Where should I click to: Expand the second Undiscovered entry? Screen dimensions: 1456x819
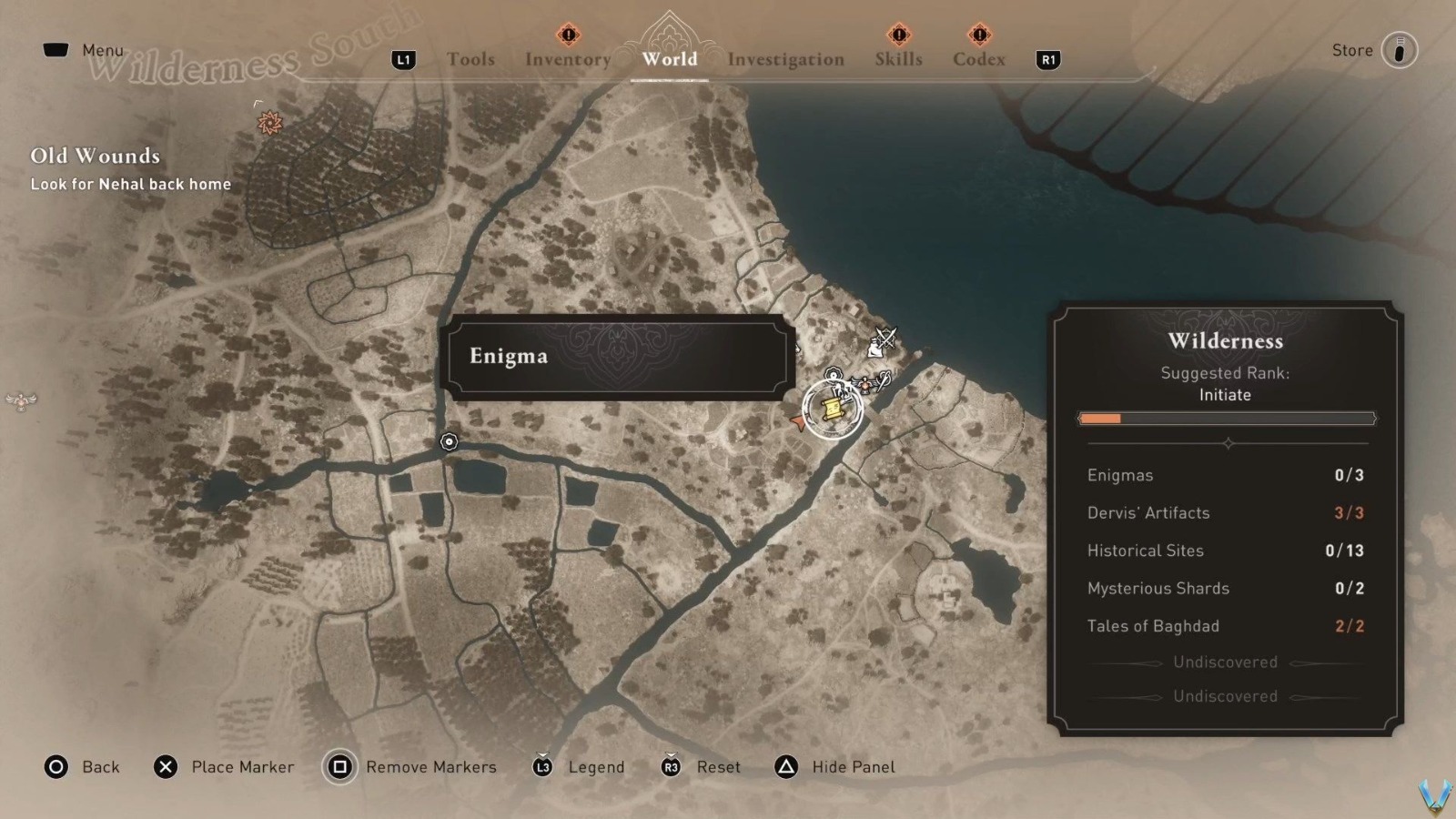(x=1225, y=696)
